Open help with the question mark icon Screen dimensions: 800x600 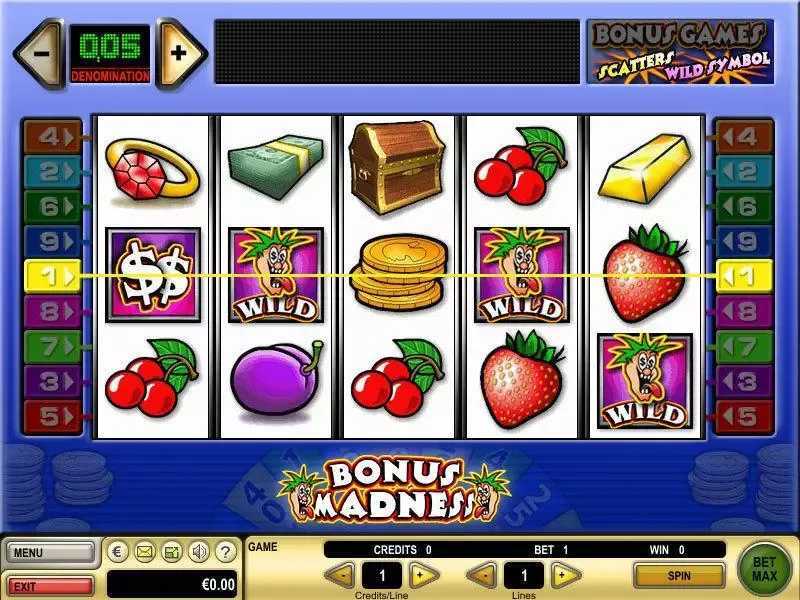[226, 551]
